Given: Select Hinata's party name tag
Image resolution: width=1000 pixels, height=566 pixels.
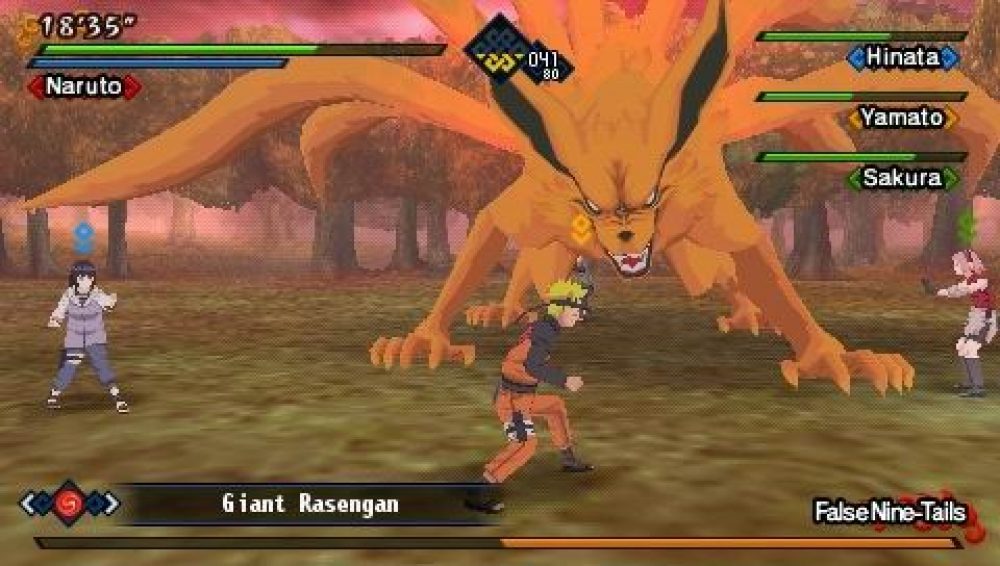Looking at the screenshot, I should point(903,58).
